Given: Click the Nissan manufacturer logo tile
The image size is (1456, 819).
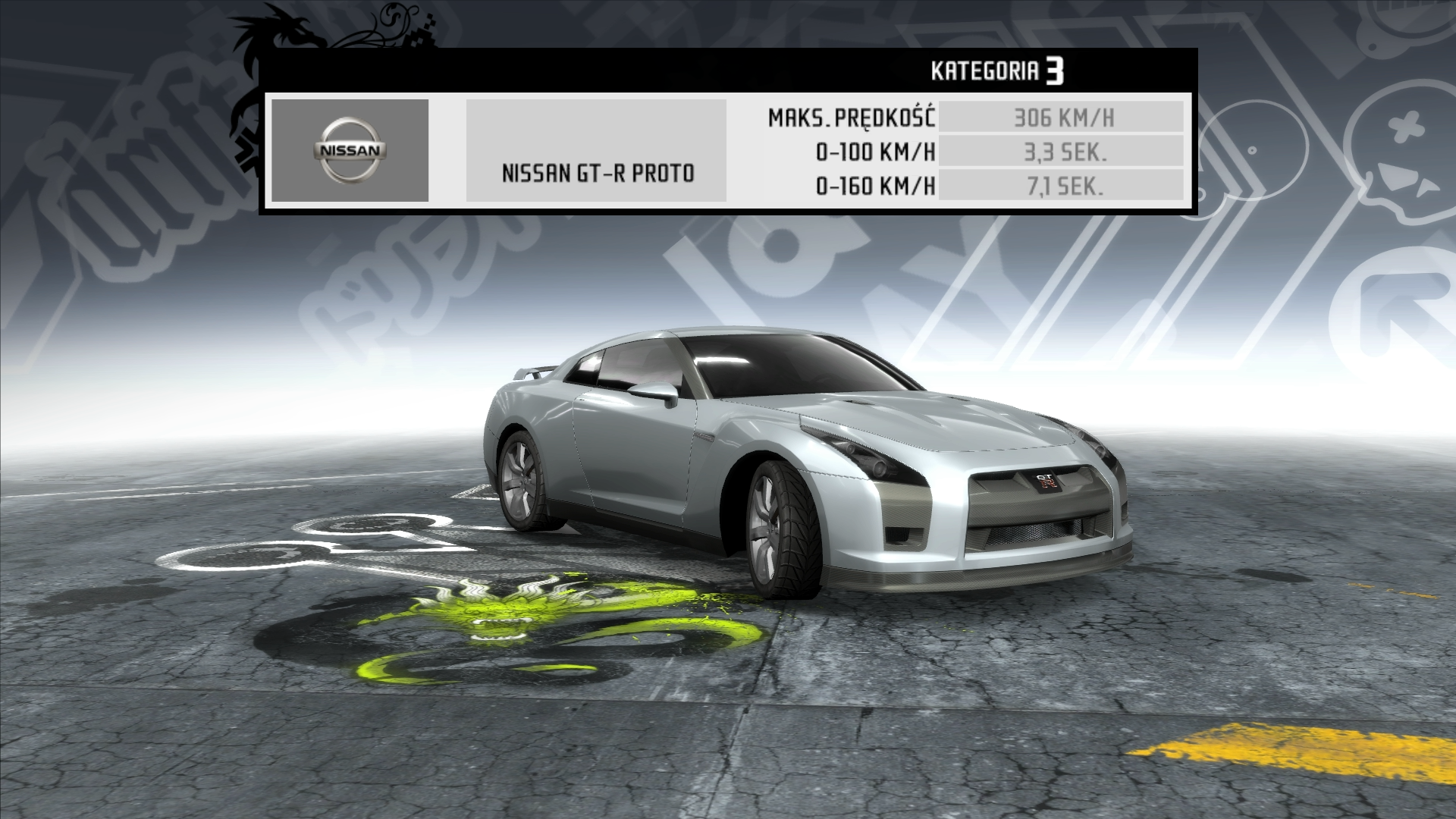Looking at the screenshot, I should pyautogui.click(x=350, y=150).
